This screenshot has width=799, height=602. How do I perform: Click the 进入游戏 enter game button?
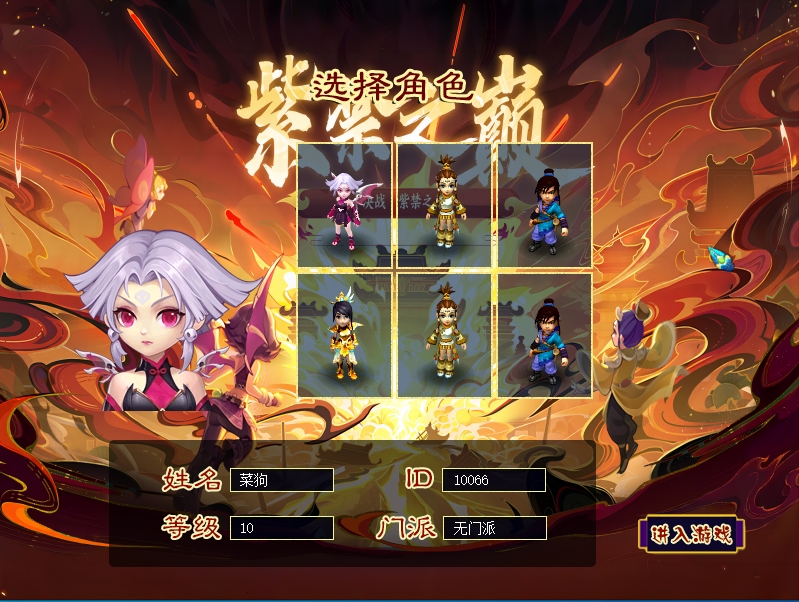[x=690, y=533]
